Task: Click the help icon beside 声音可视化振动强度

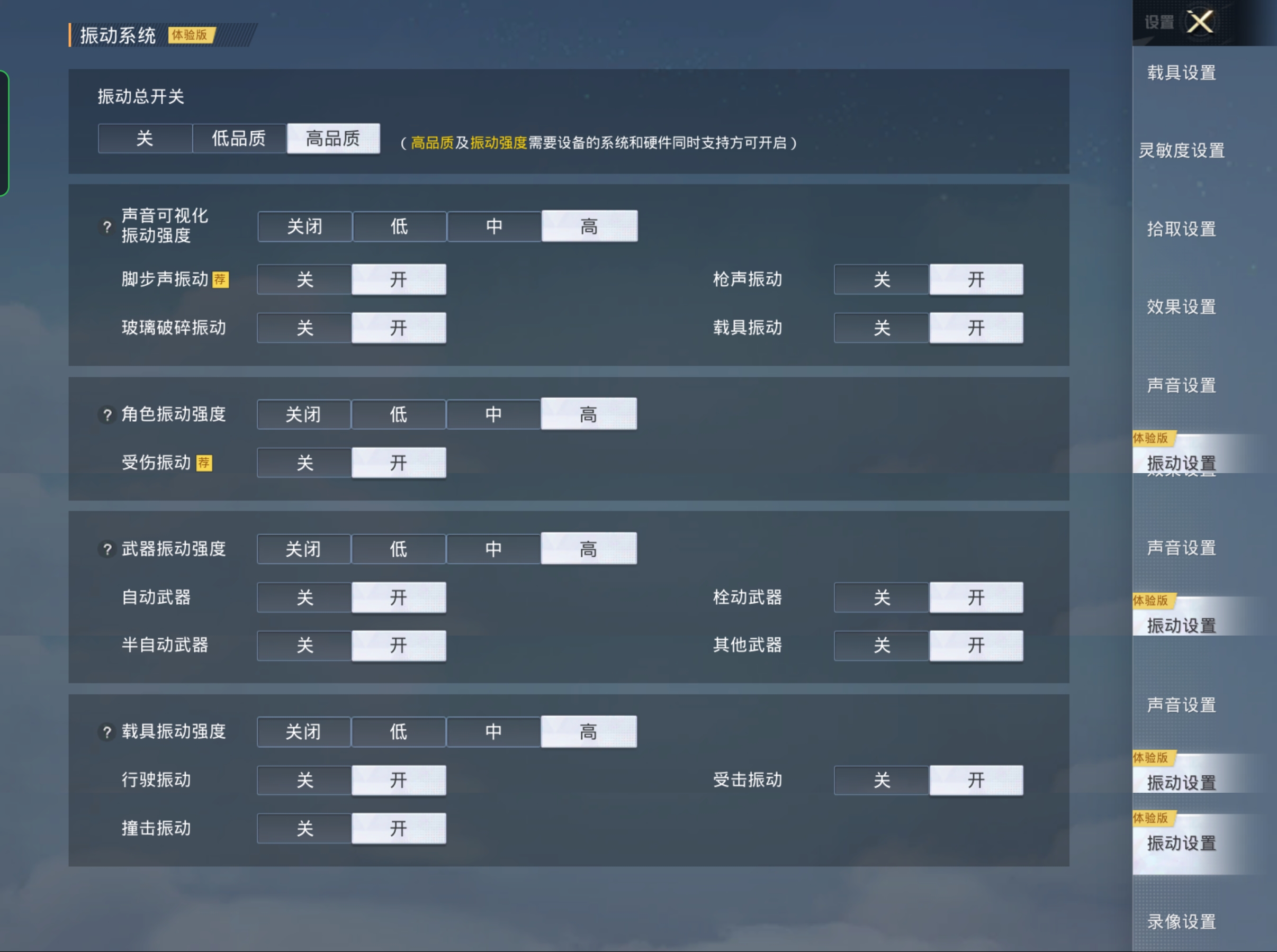Action: [106, 226]
